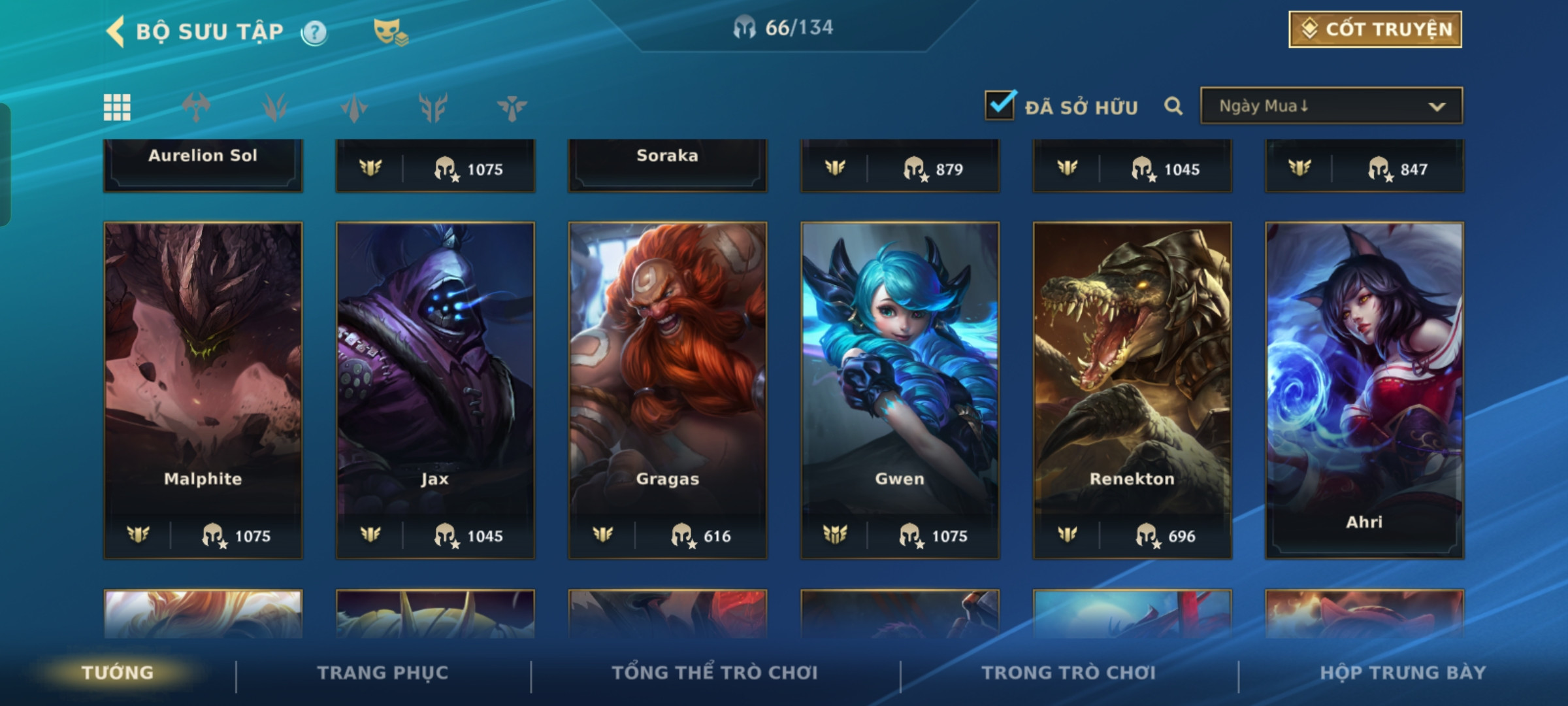
Task: Select the all-champions grid filter
Action: (117, 107)
